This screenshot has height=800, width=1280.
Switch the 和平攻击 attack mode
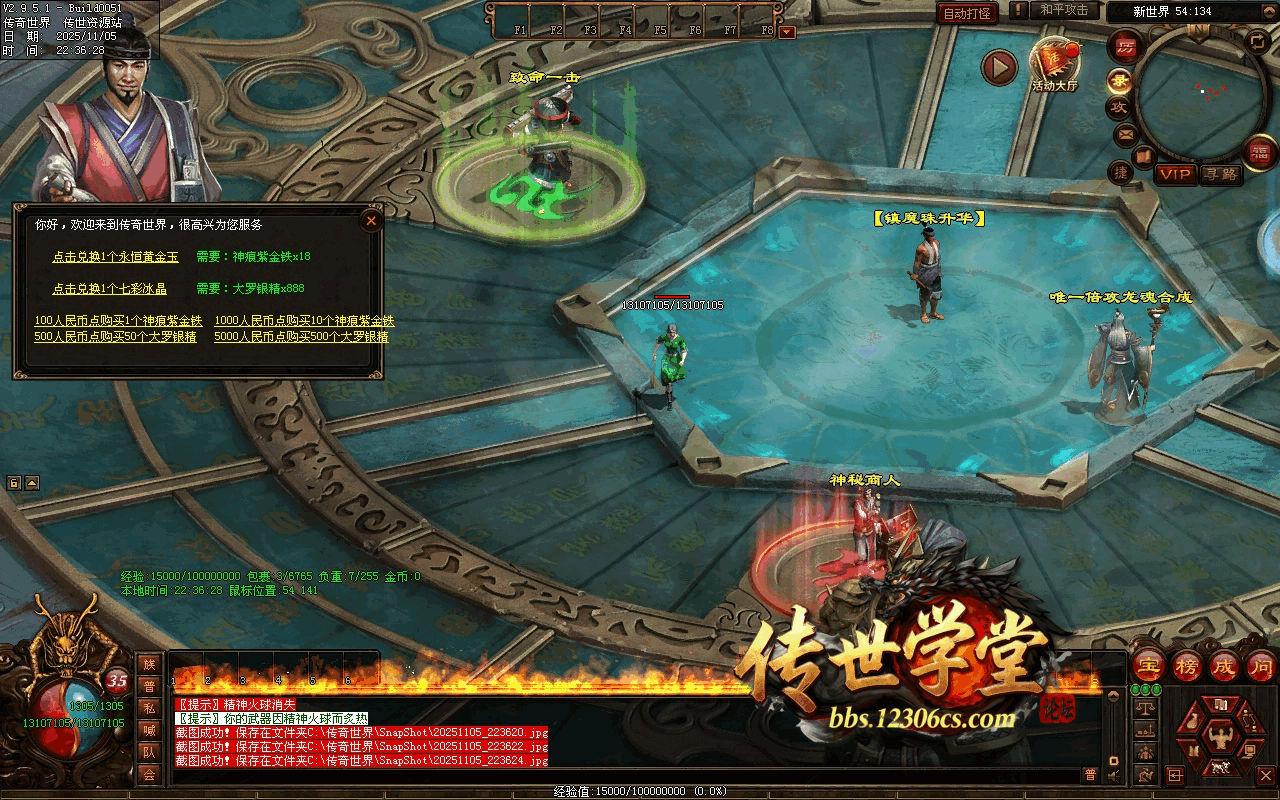1063,10
